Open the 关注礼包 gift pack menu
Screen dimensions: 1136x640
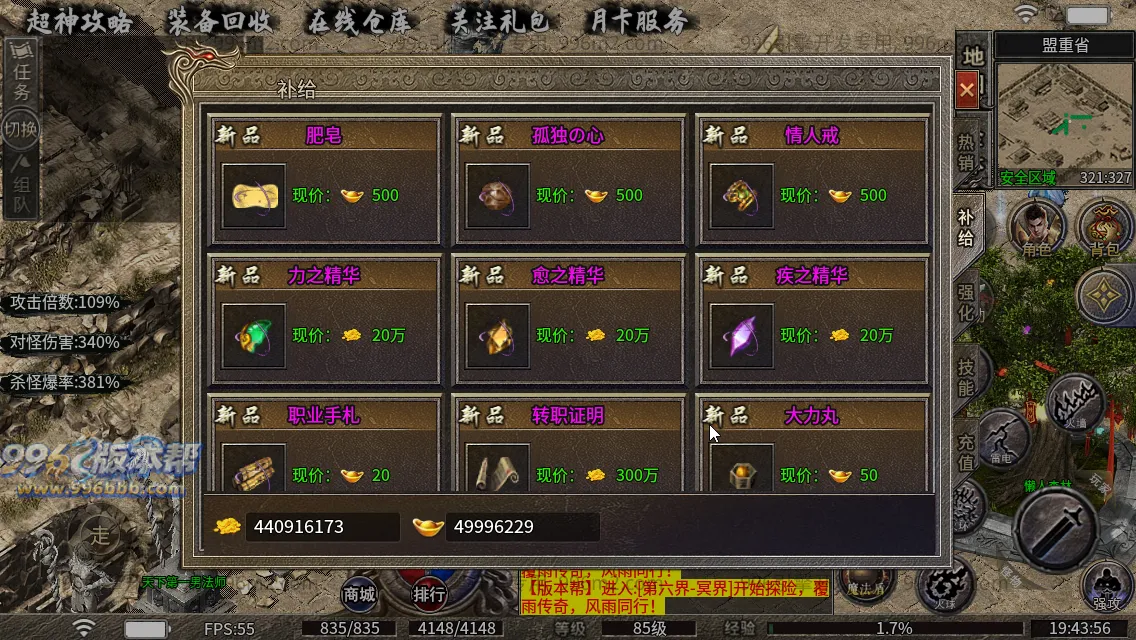(x=499, y=22)
